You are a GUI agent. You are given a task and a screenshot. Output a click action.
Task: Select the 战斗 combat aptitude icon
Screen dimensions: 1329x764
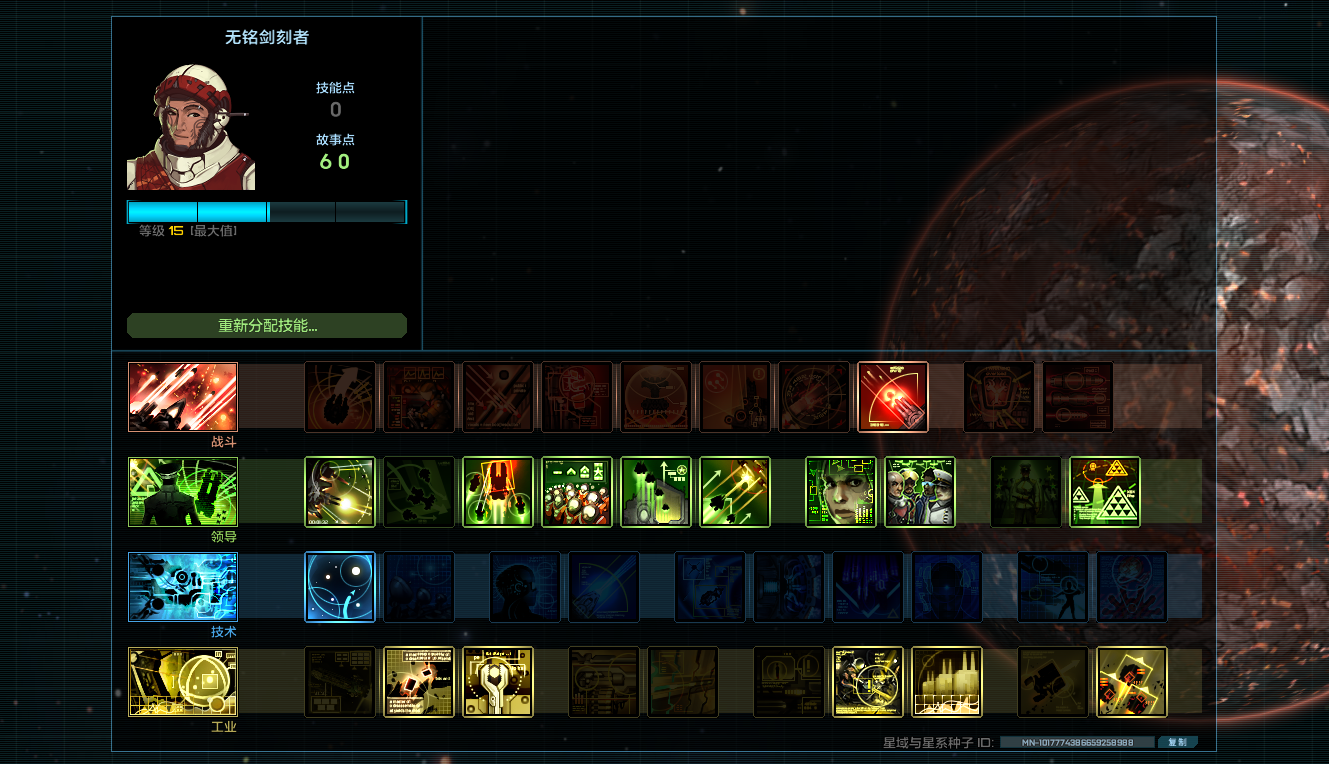click(183, 397)
